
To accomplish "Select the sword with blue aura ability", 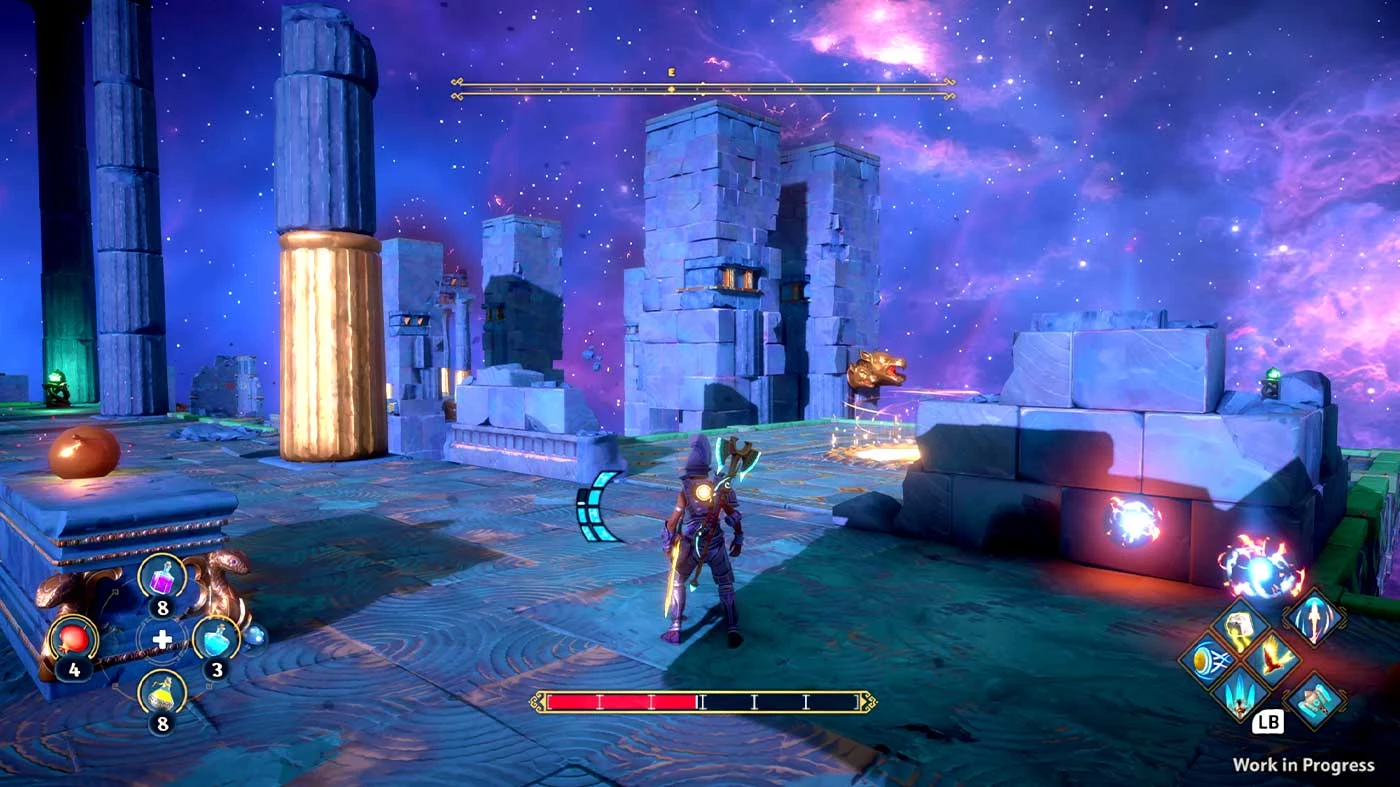I will [x=1313, y=618].
